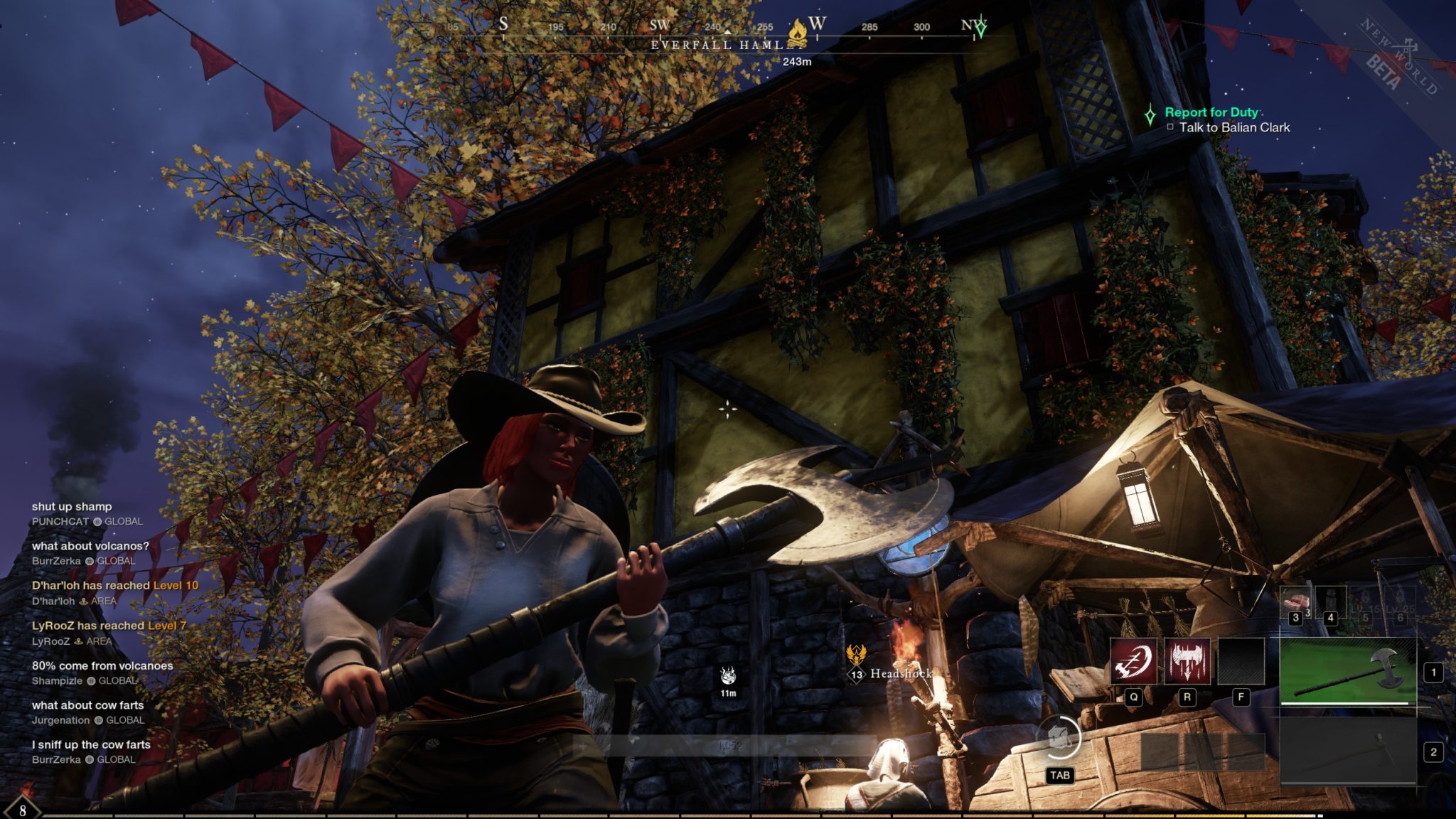Open the LyRooZ Level 7 chat entry
This screenshot has height=819, width=1456.
(x=109, y=626)
